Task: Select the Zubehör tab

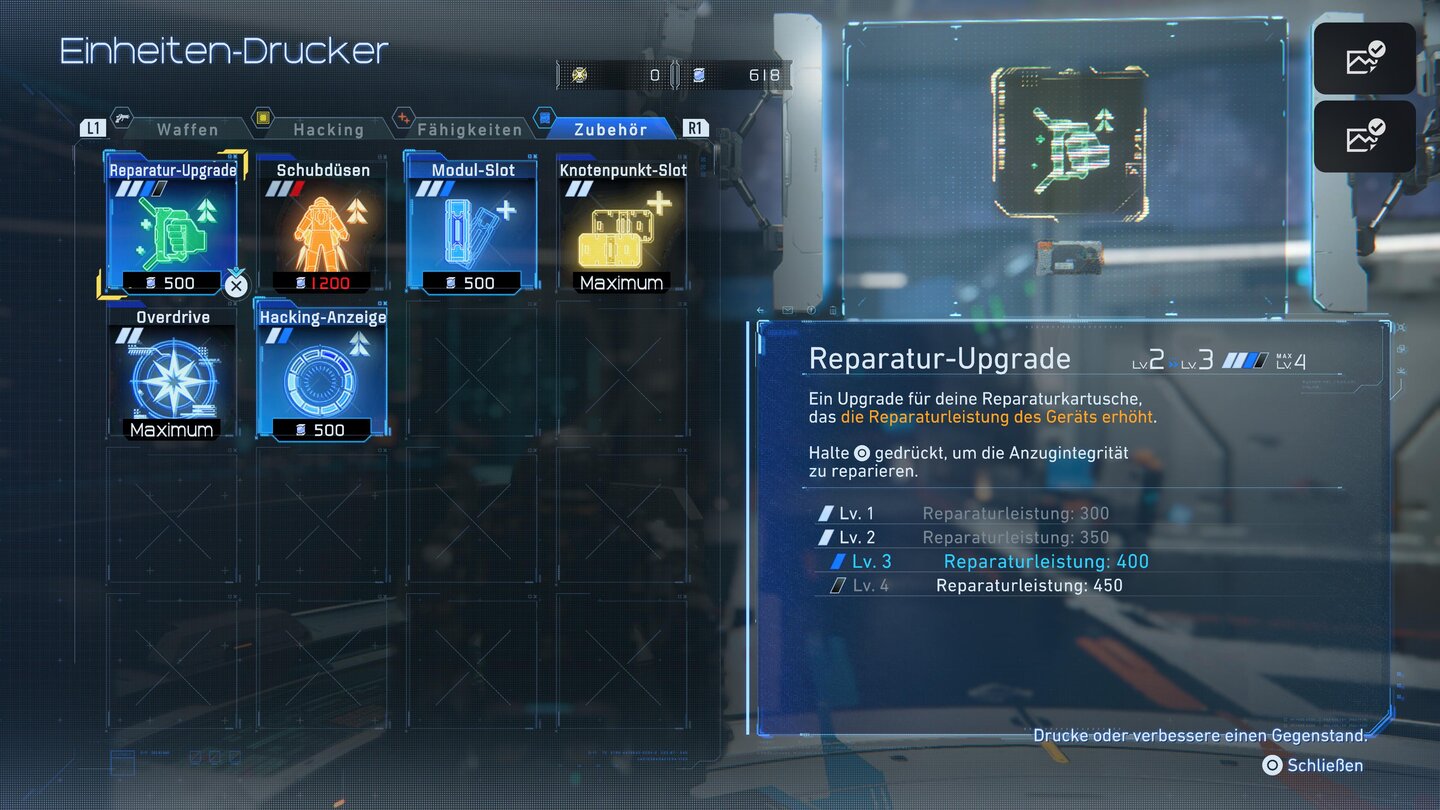Action: (x=610, y=129)
